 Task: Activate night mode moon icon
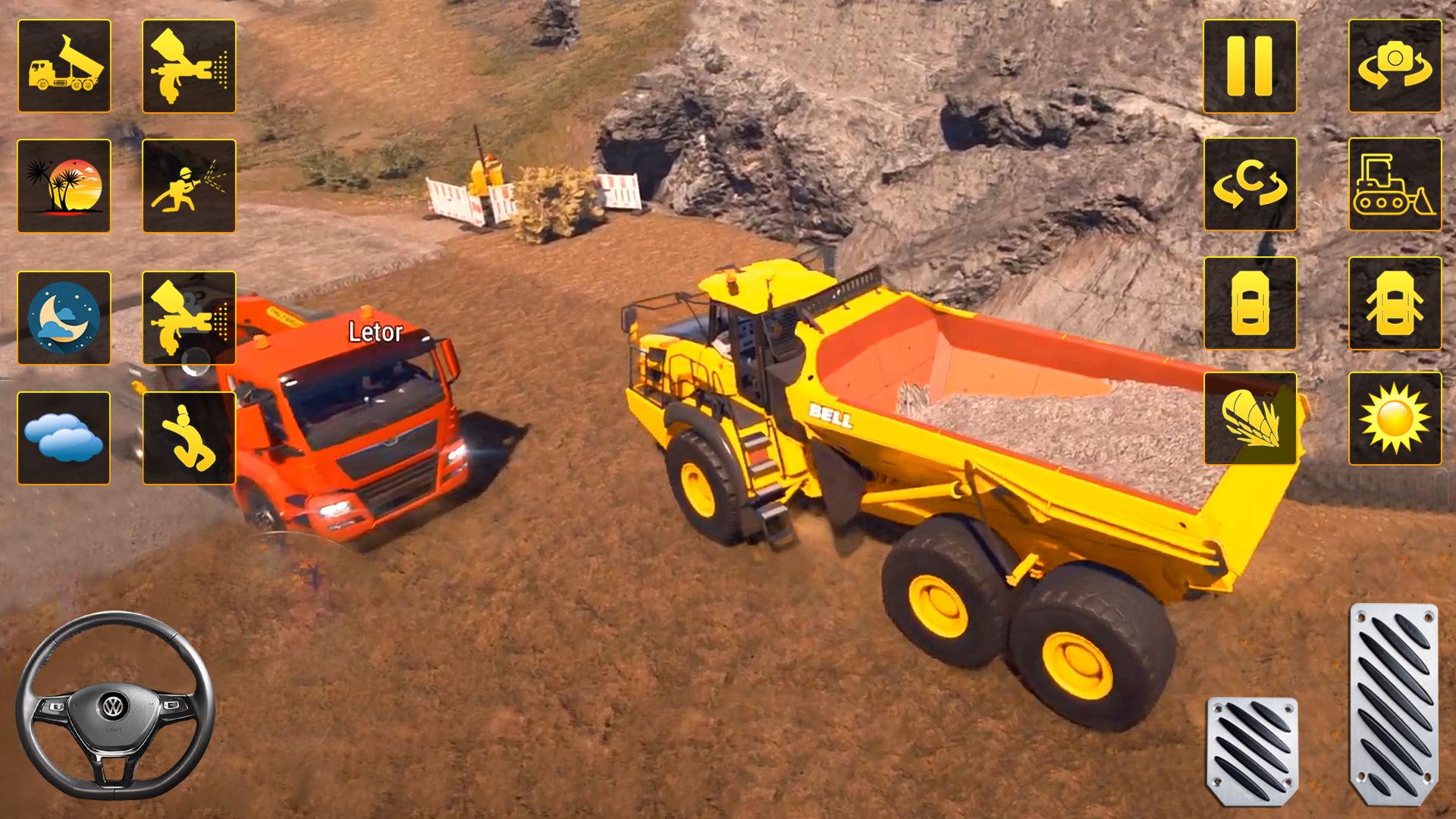64,318
